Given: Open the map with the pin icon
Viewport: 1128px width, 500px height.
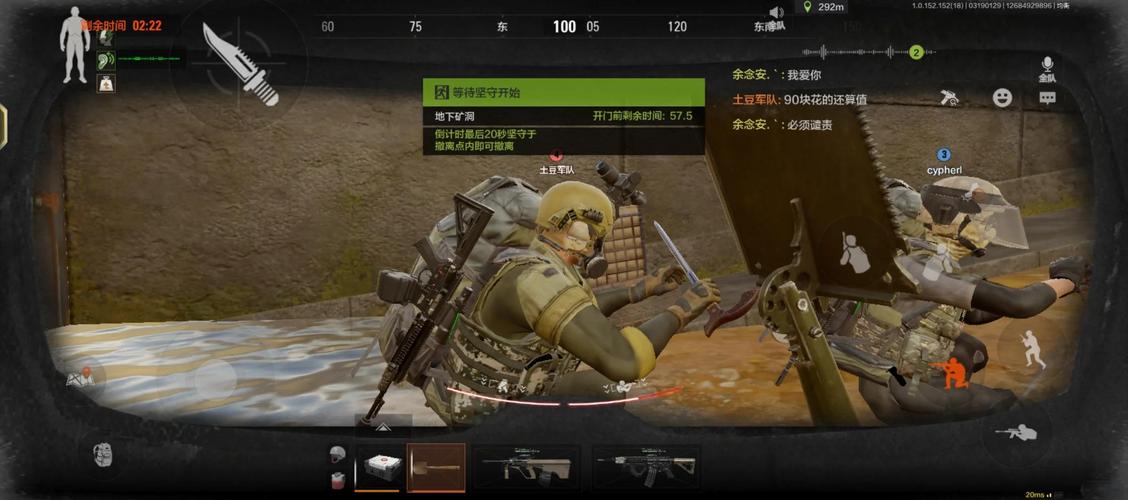Looking at the screenshot, I should pos(79,378).
